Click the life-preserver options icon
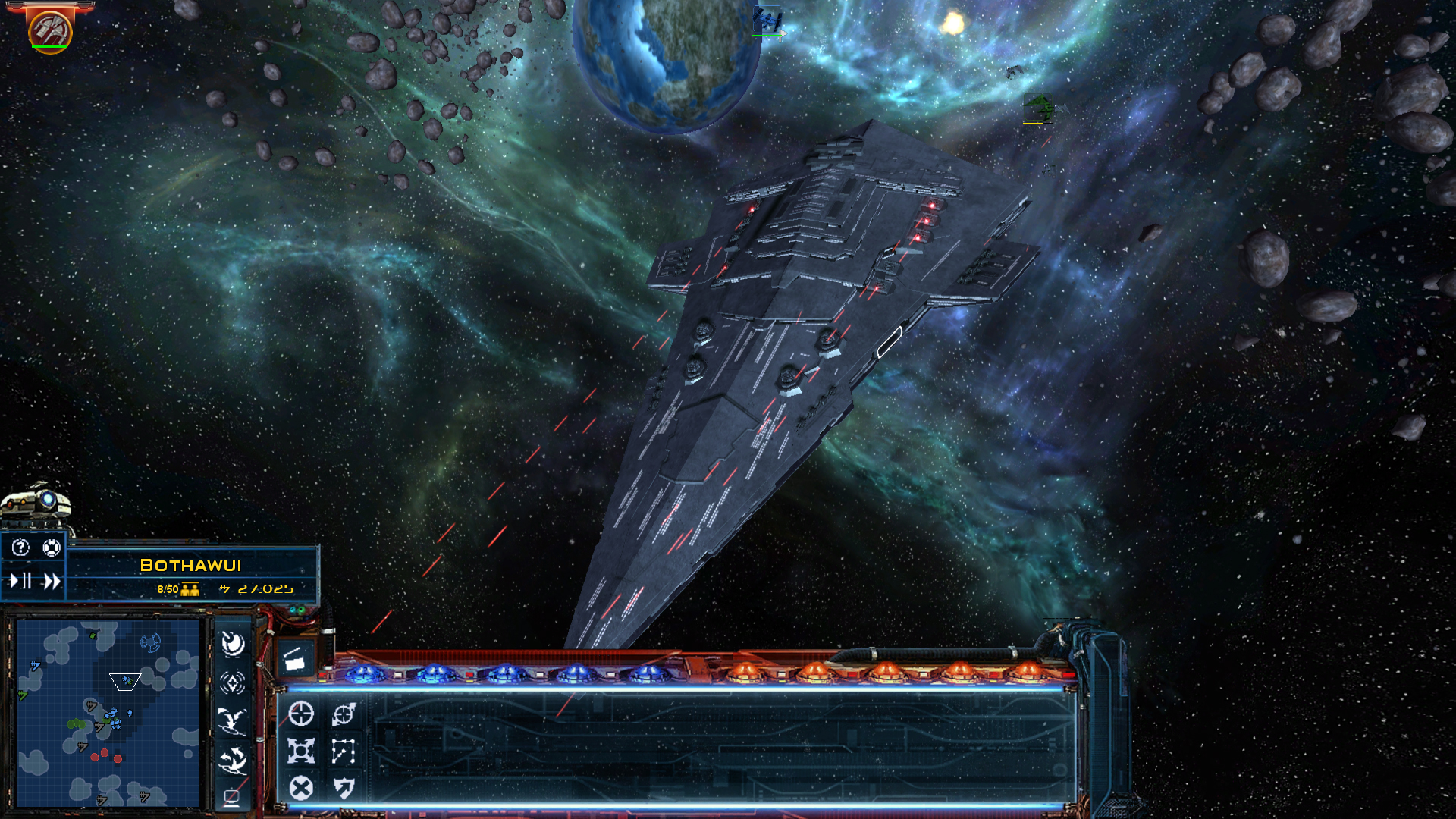The image size is (1456, 819). click(52, 547)
